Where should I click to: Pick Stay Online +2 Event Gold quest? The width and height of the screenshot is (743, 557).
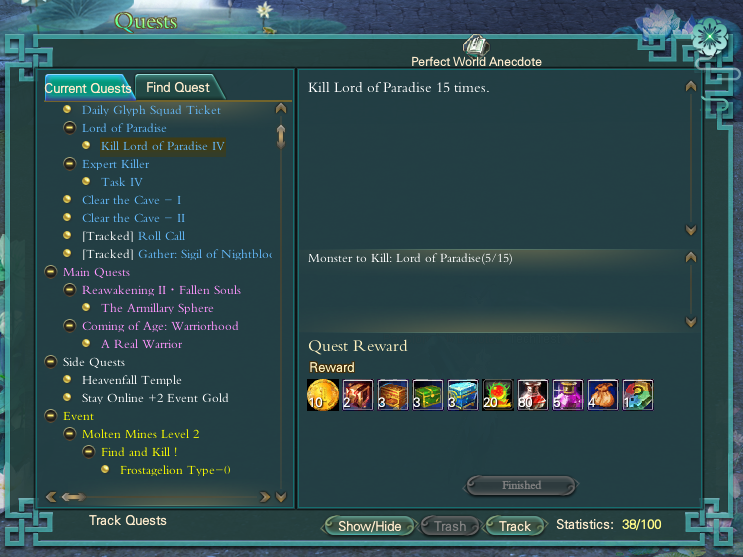pos(155,398)
